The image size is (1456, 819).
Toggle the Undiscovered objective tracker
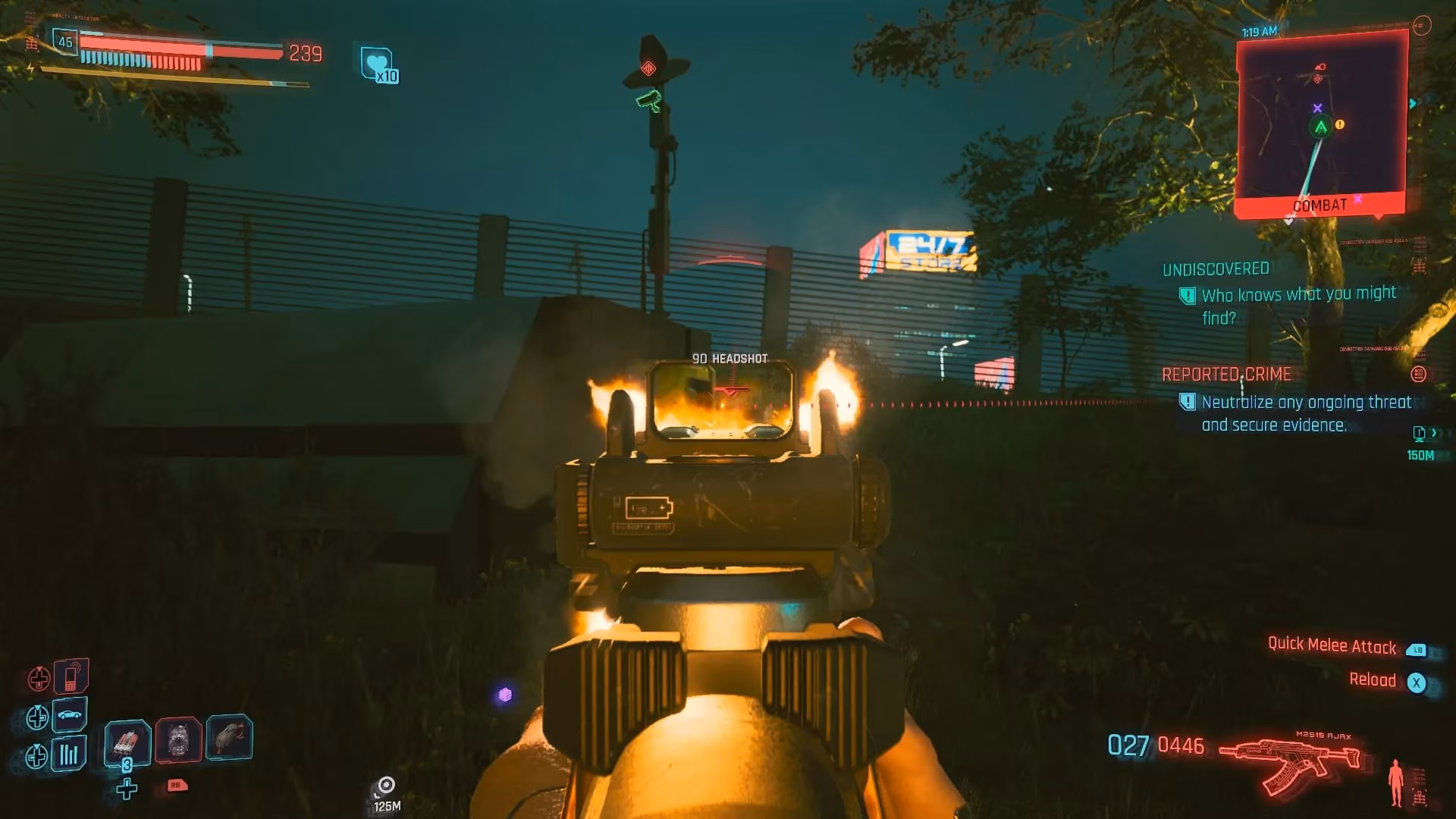pyautogui.click(x=1215, y=268)
